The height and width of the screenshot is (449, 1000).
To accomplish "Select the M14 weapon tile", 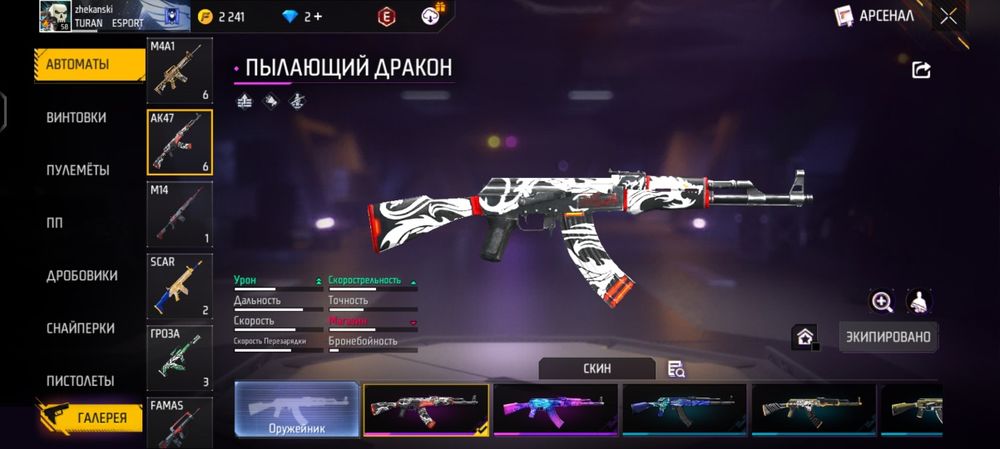I will click(x=180, y=214).
